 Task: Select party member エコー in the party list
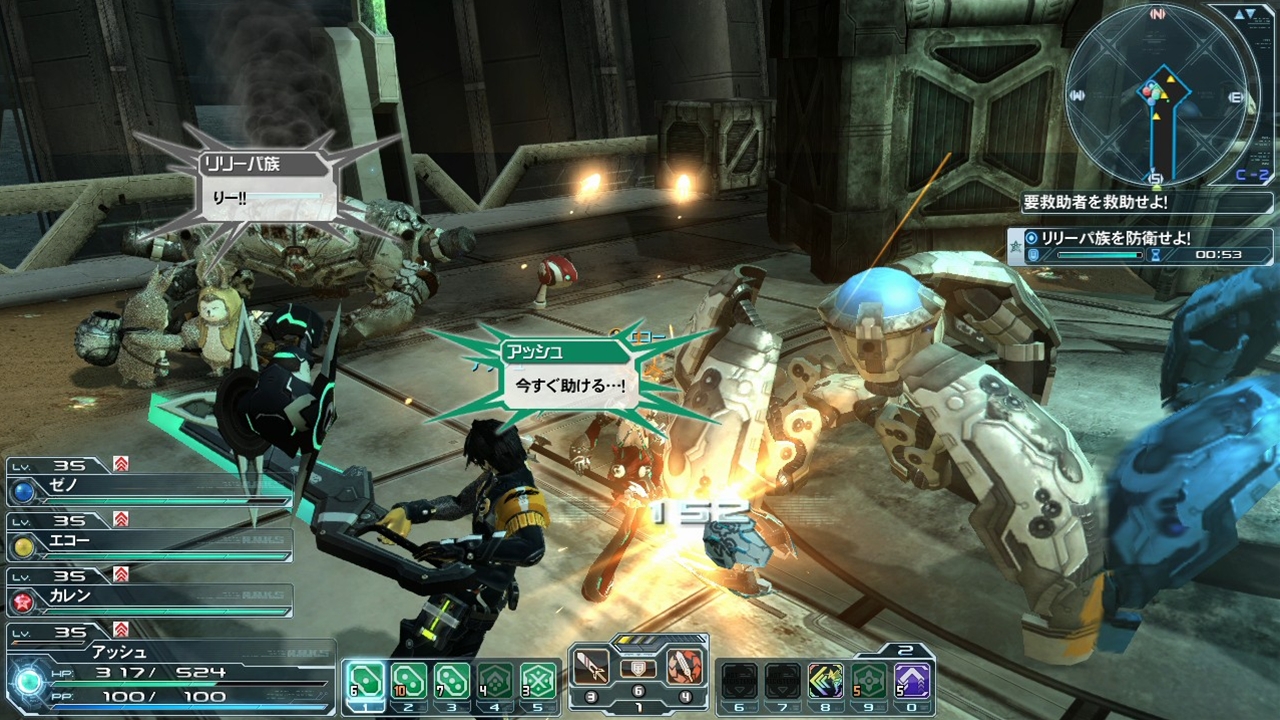pyautogui.click(x=150, y=543)
